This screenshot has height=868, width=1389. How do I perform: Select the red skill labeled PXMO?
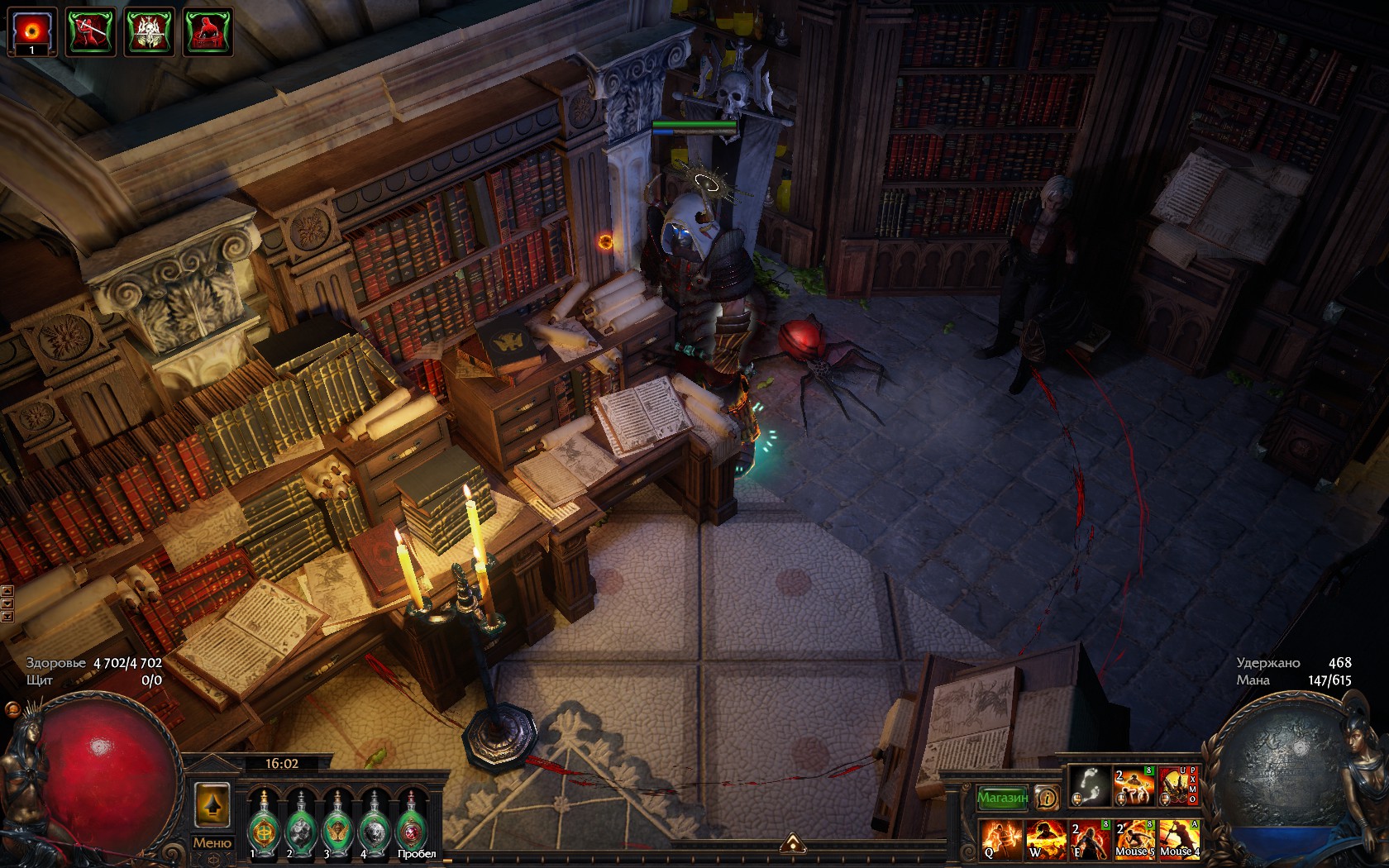1177,786
